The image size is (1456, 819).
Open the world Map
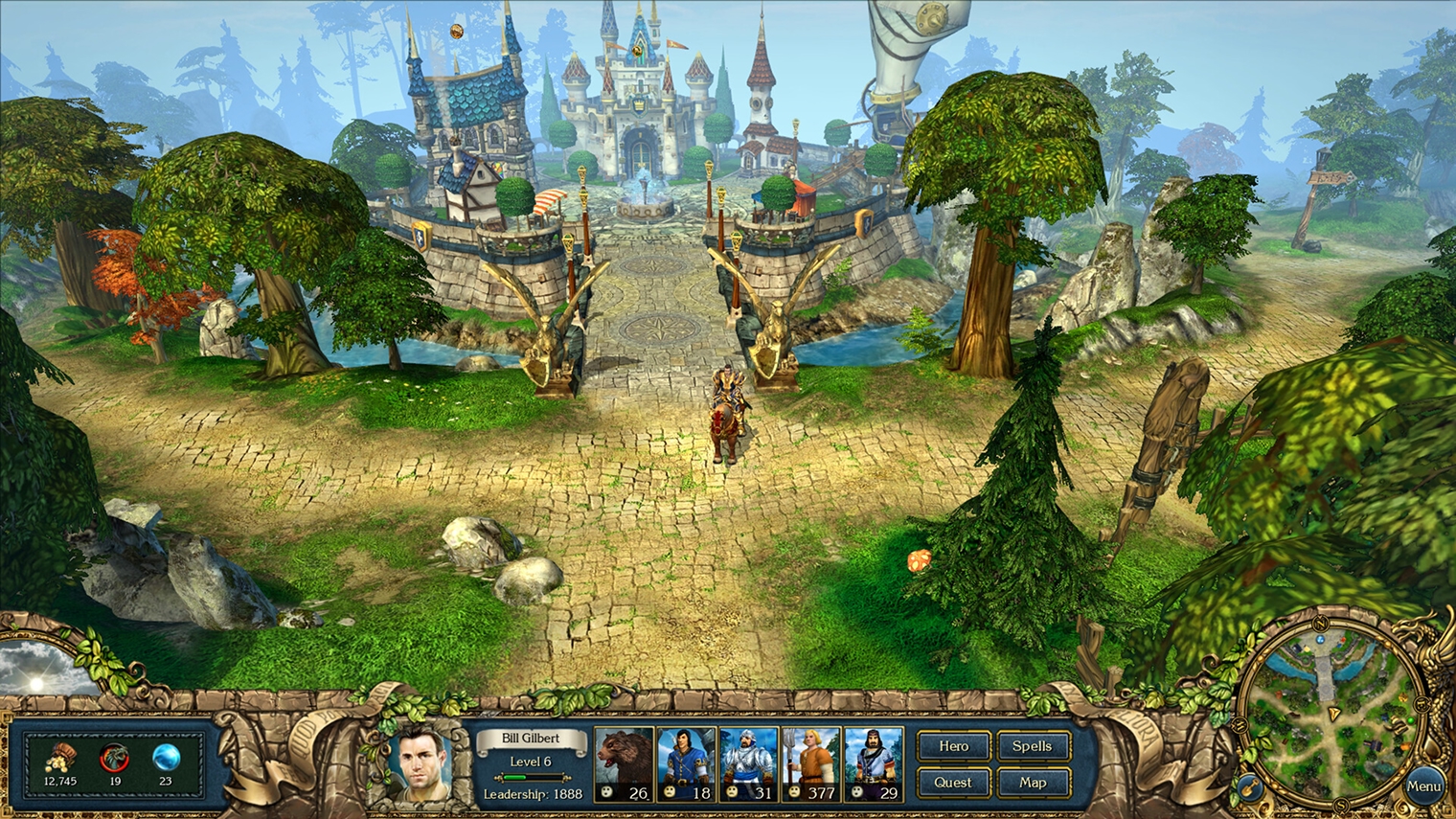[x=1033, y=783]
